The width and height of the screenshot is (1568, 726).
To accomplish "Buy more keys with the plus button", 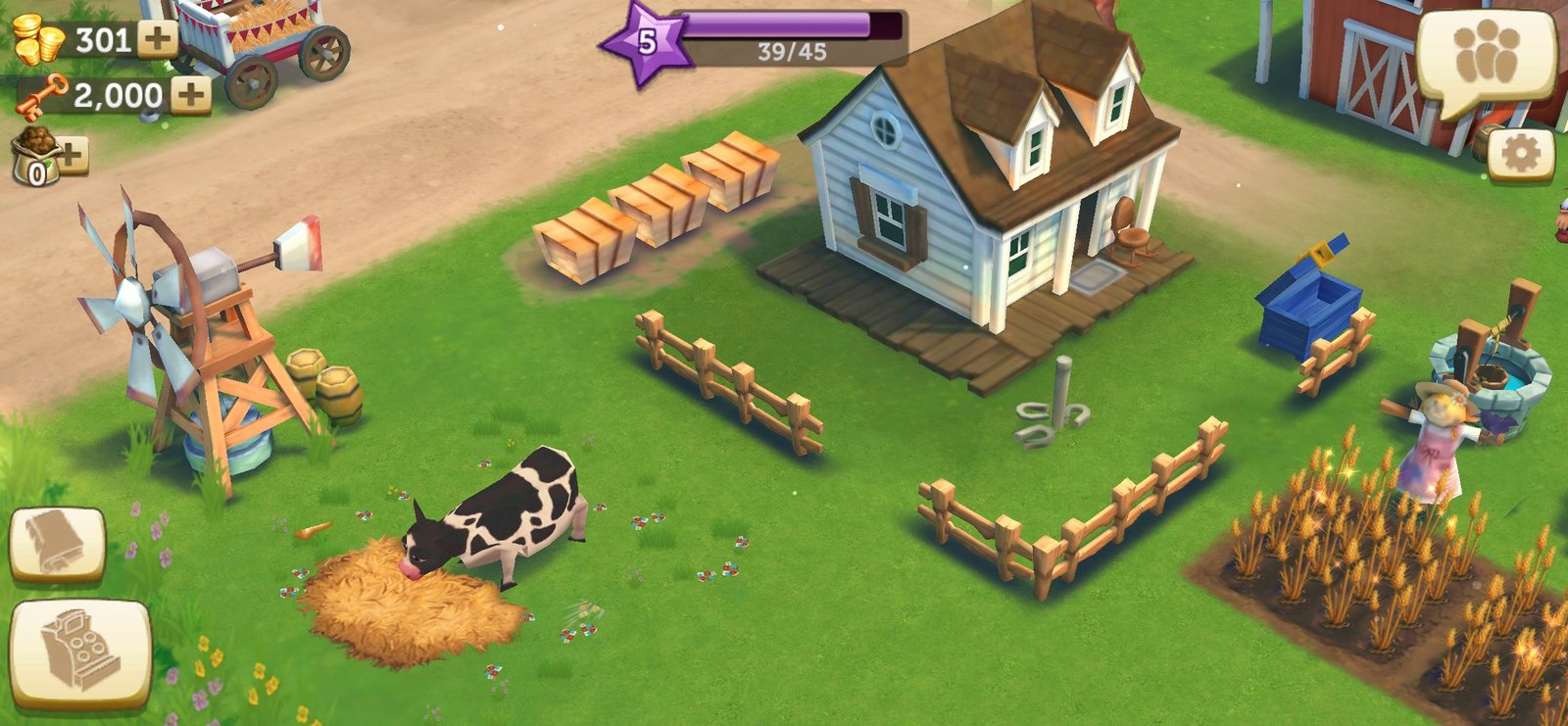I will pos(191,95).
